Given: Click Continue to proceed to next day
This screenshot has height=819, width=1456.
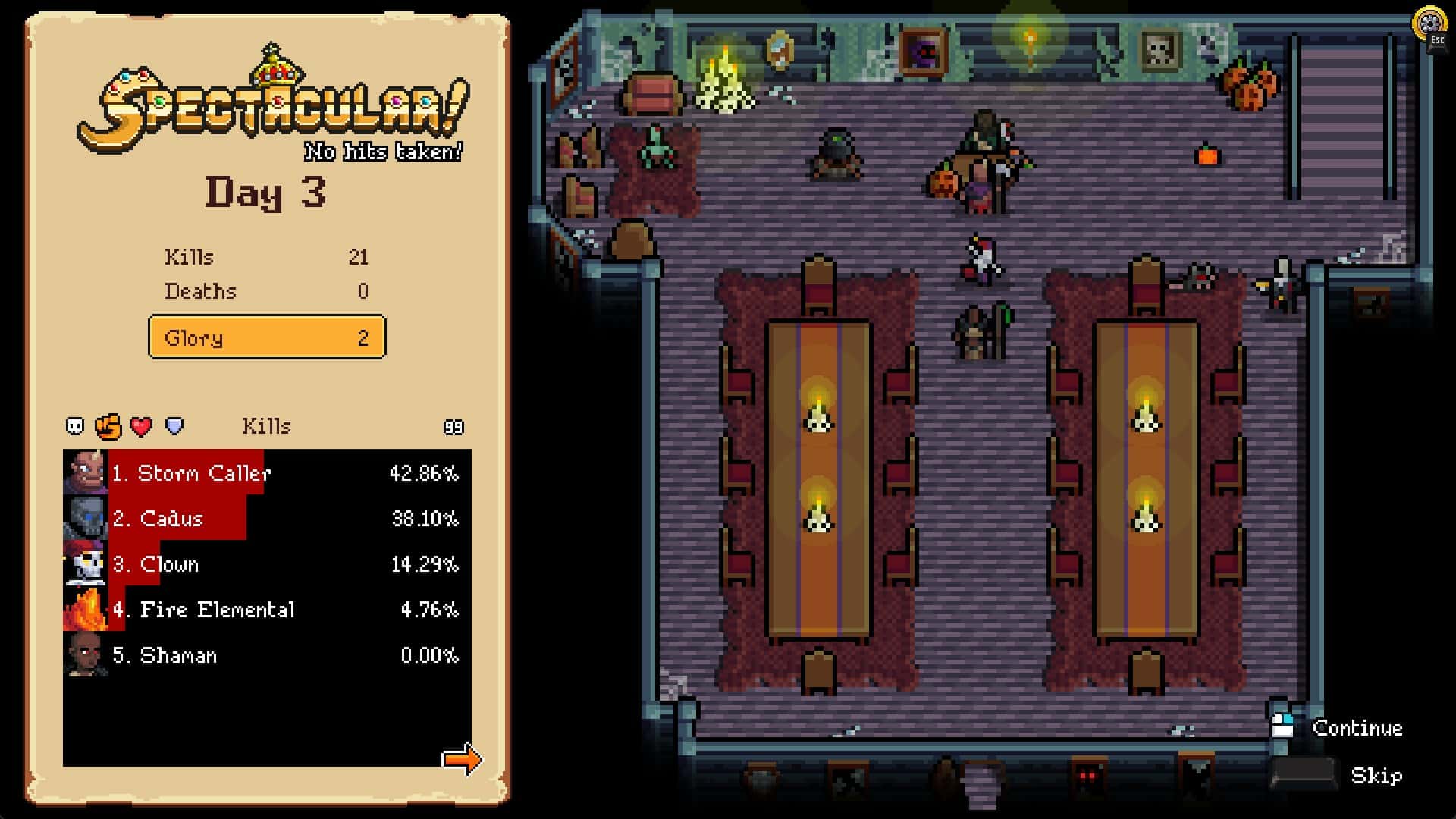Looking at the screenshot, I should tap(1357, 727).
